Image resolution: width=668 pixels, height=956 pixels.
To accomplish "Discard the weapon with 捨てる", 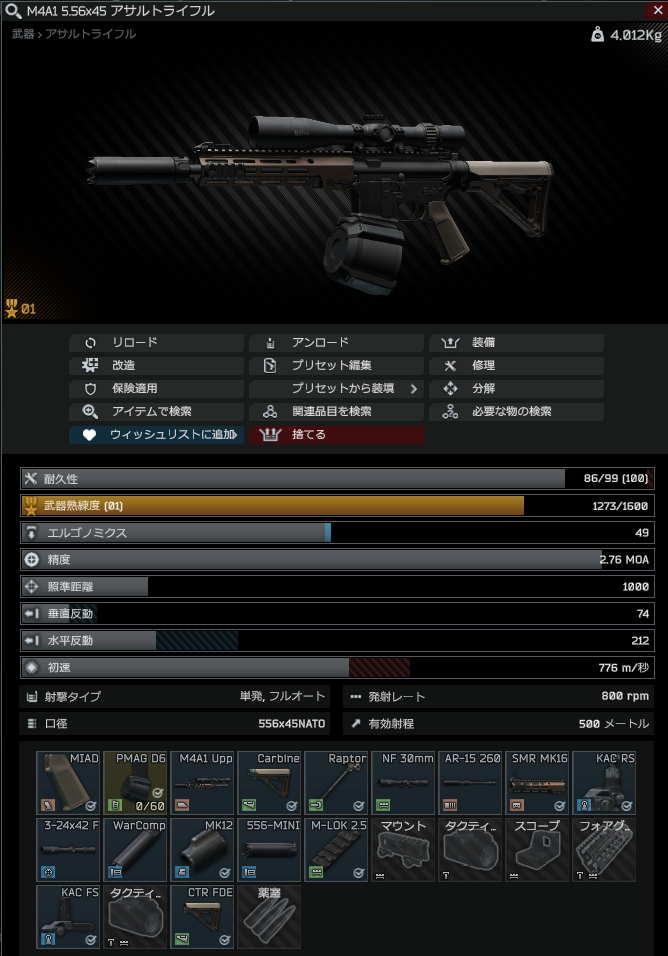I will (x=336, y=435).
